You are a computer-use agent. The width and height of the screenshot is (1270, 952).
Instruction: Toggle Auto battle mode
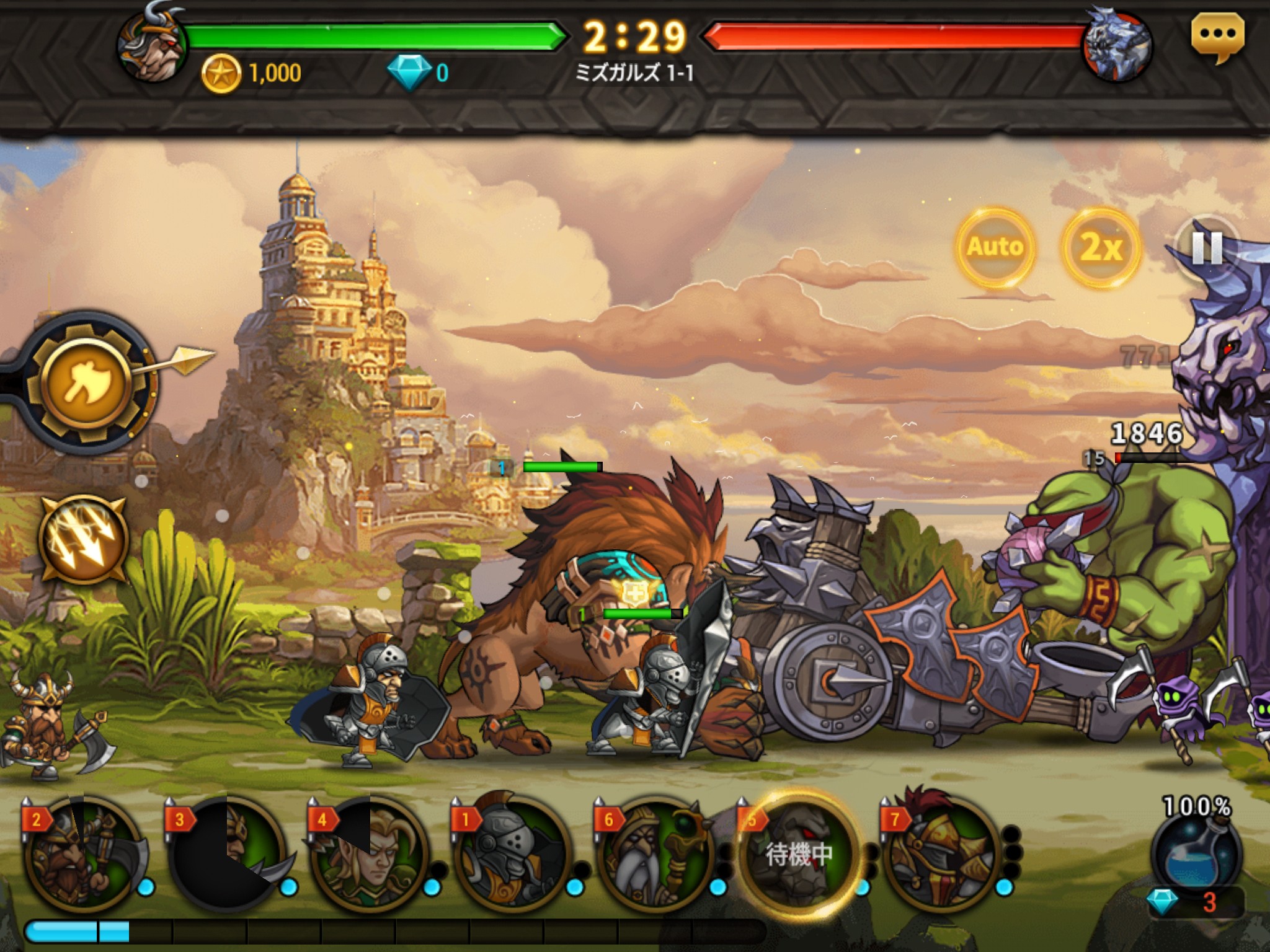coord(995,247)
